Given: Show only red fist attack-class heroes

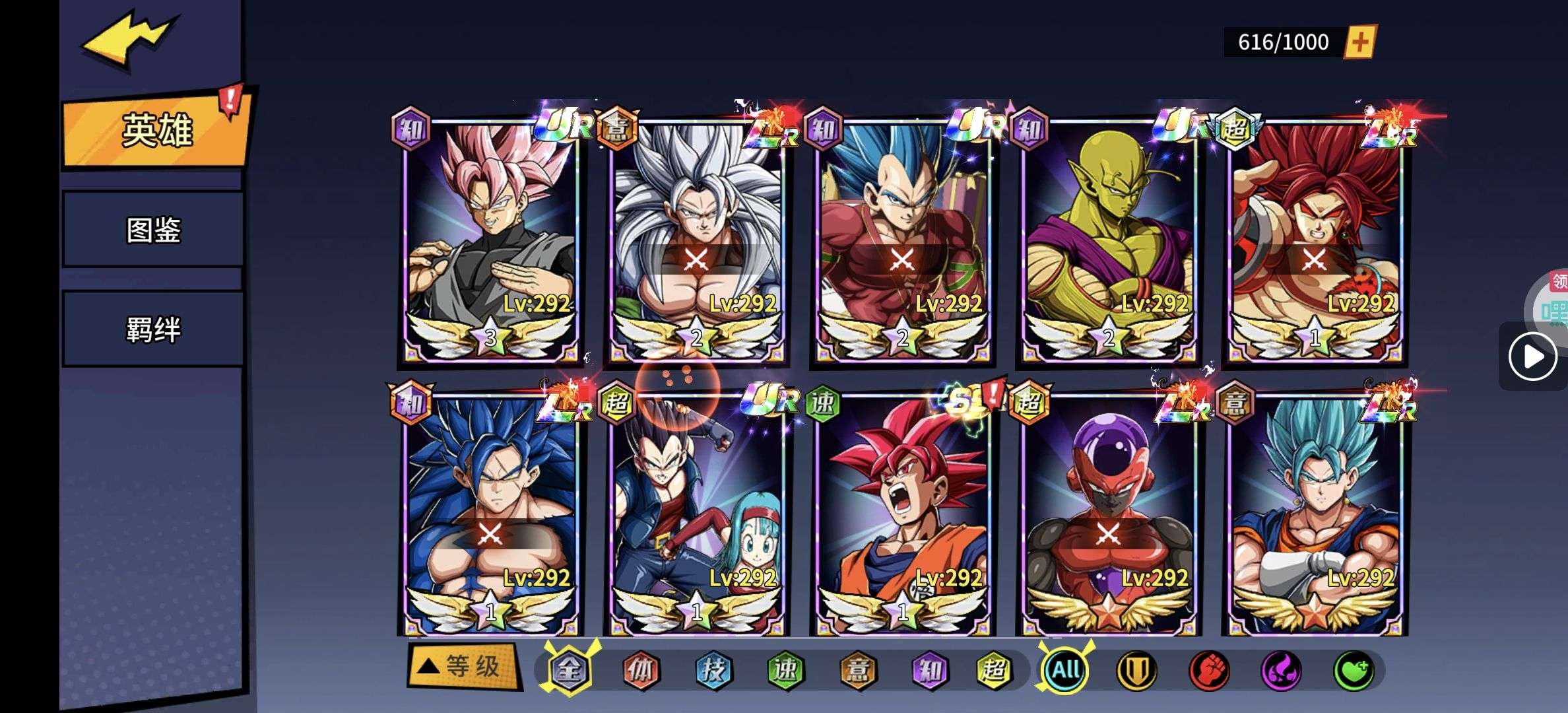Looking at the screenshot, I should coord(1208,671).
